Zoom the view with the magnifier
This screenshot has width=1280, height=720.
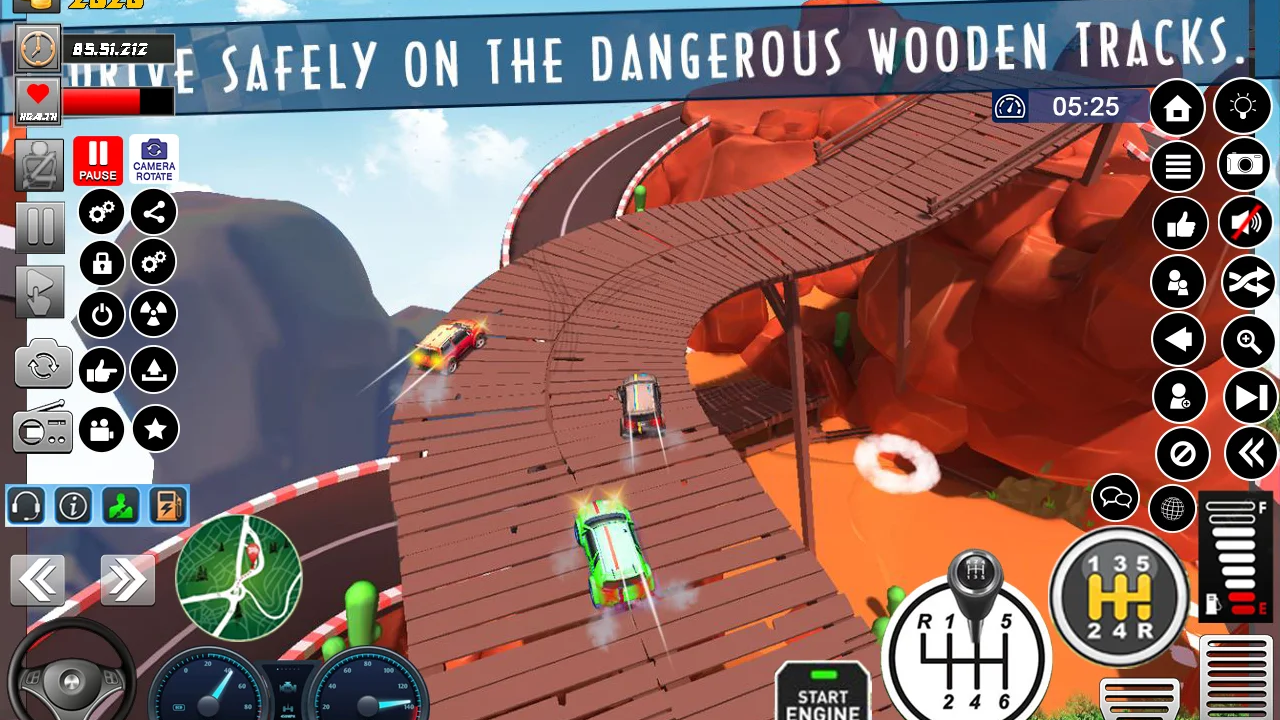(x=1250, y=342)
